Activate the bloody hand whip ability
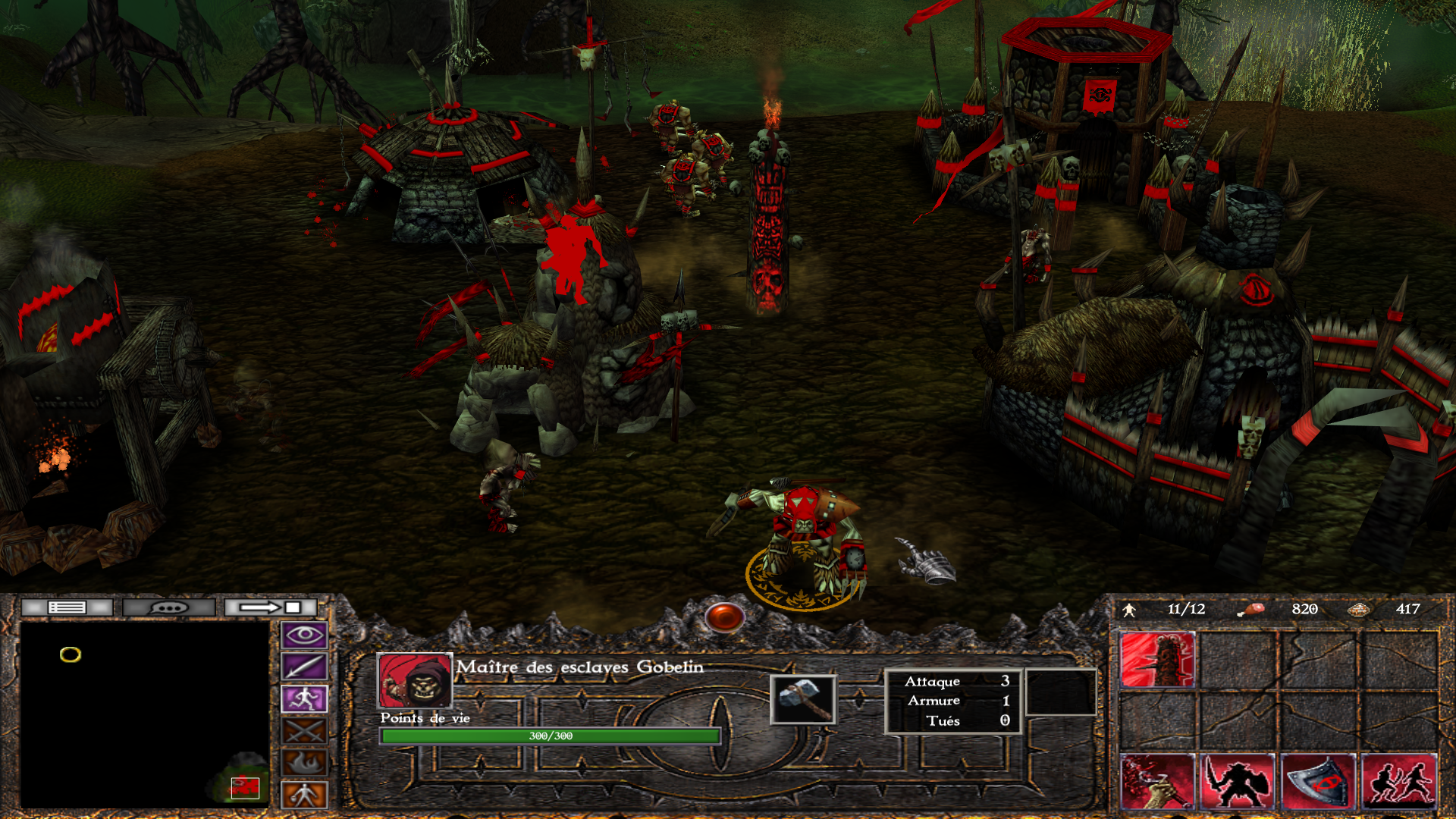1456x819 pixels. pos(1157,781)
